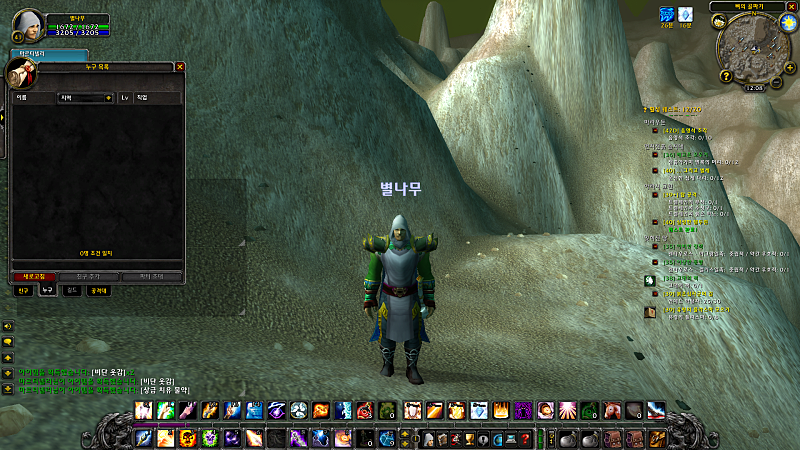Close the Who list window
This screenshot has height=450, width=800.
(x=180, y=67)
